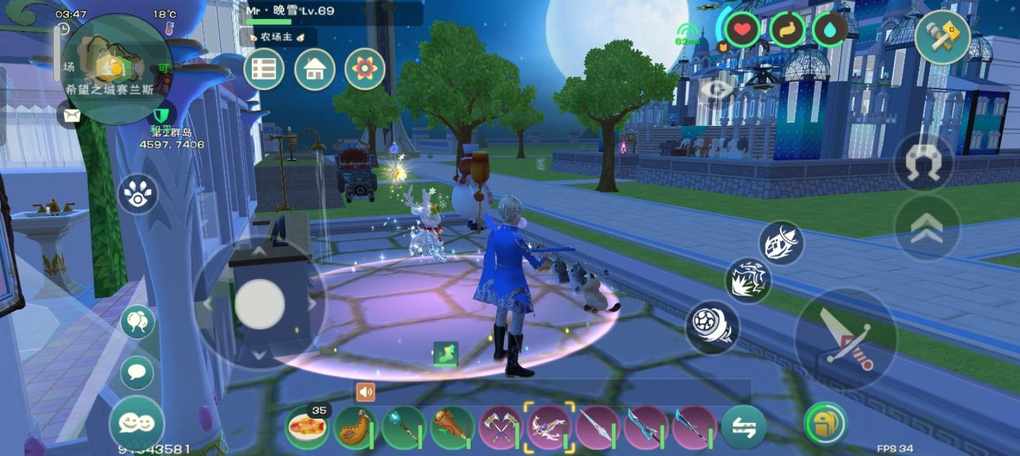Tap the paw print eye button

[x=137, y=193]
